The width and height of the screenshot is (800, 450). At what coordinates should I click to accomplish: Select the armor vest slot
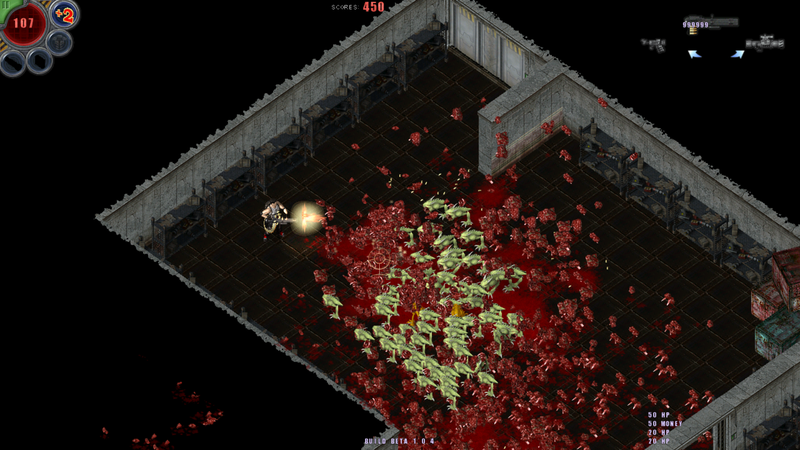[59, 42]
